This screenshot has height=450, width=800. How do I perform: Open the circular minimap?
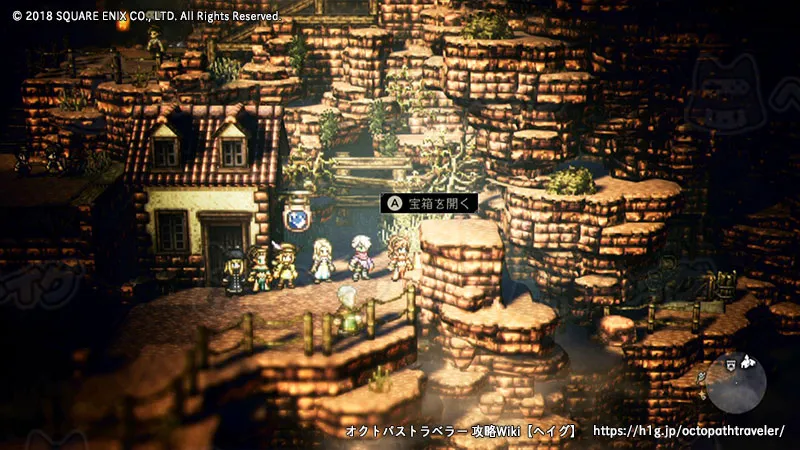(x=736, y=385)
